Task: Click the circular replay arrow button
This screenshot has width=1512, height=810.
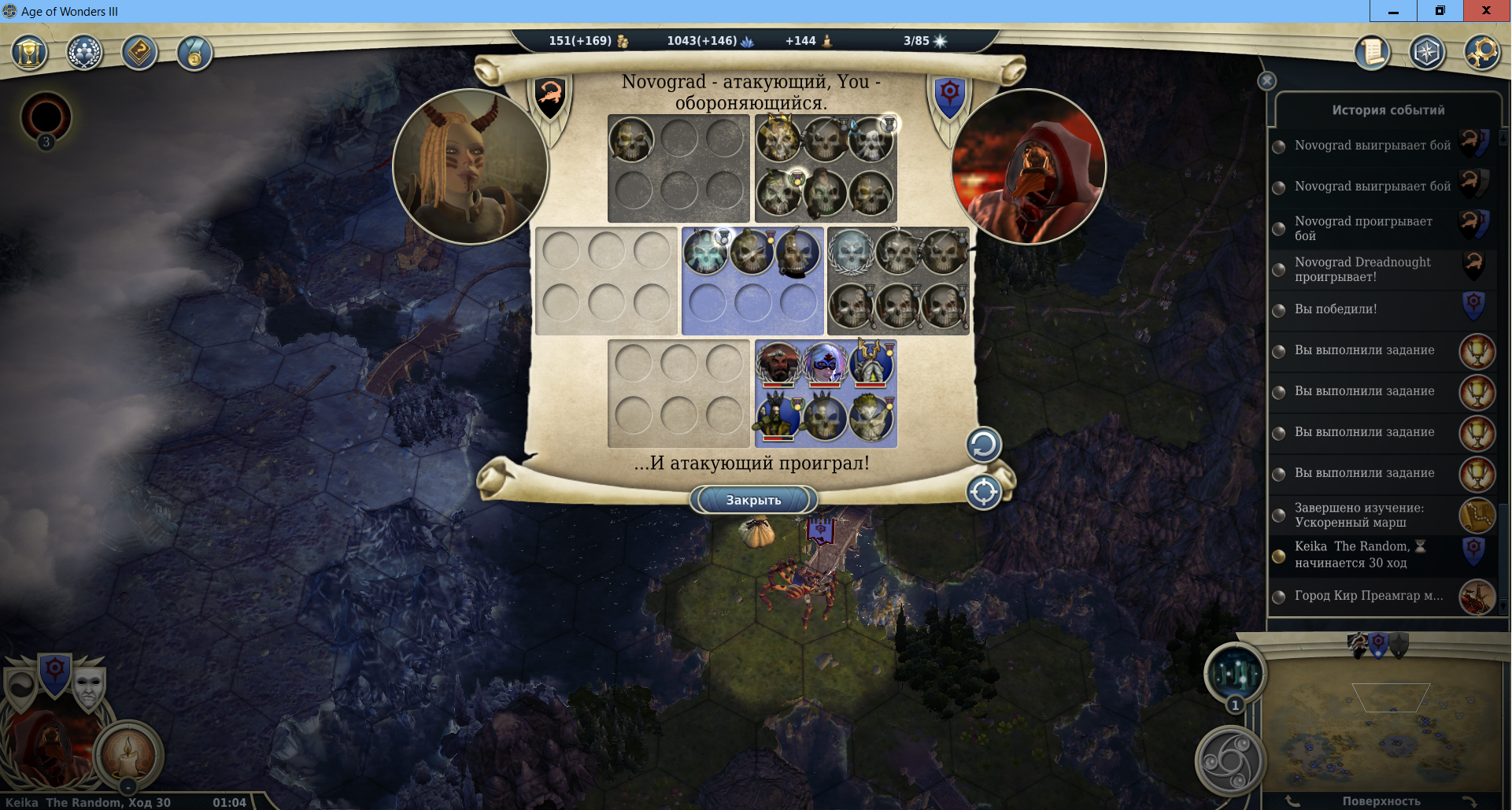Action: [x=983, y=446]
